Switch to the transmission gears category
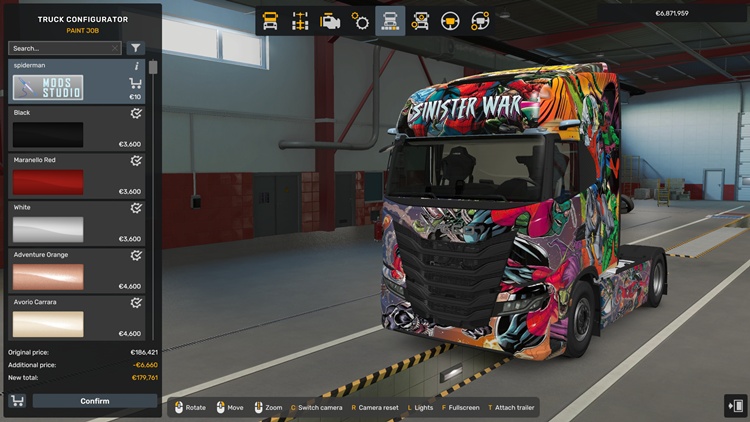 pos(360,20)
